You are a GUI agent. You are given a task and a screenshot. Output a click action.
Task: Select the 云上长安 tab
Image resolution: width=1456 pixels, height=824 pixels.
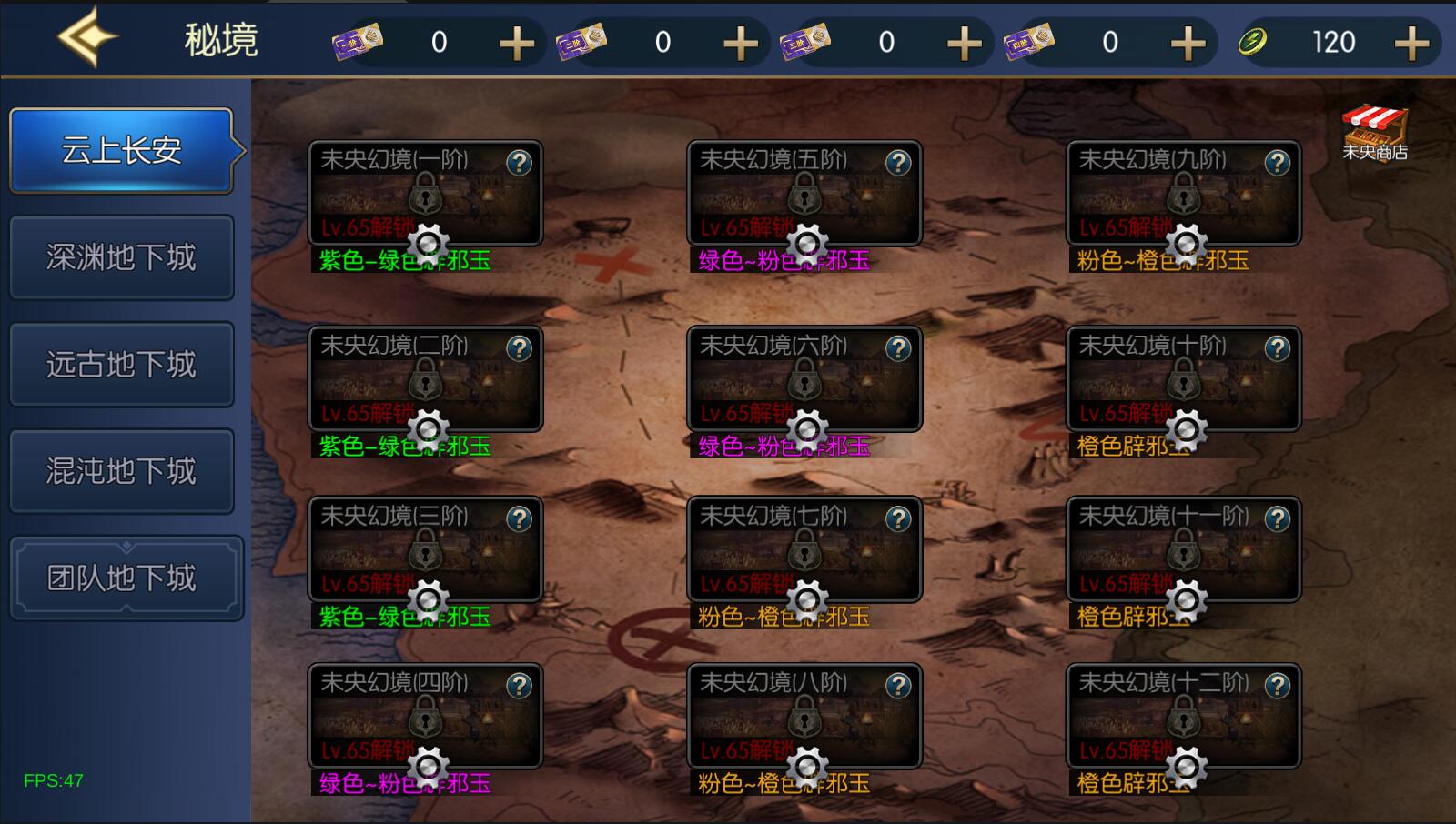coord(122,150)
